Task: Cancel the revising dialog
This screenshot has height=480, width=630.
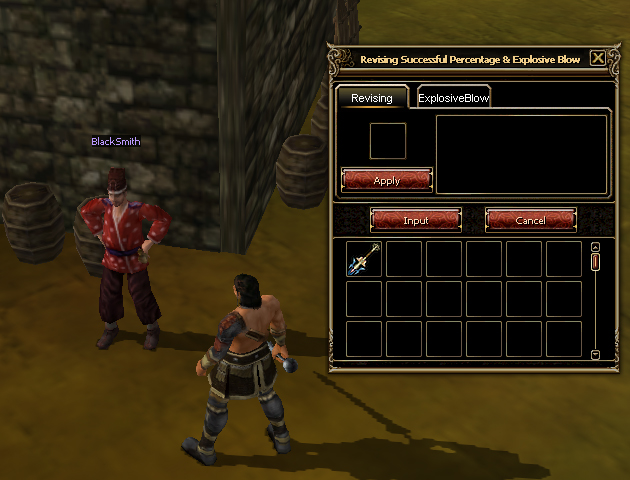Action: coord(530,220)
